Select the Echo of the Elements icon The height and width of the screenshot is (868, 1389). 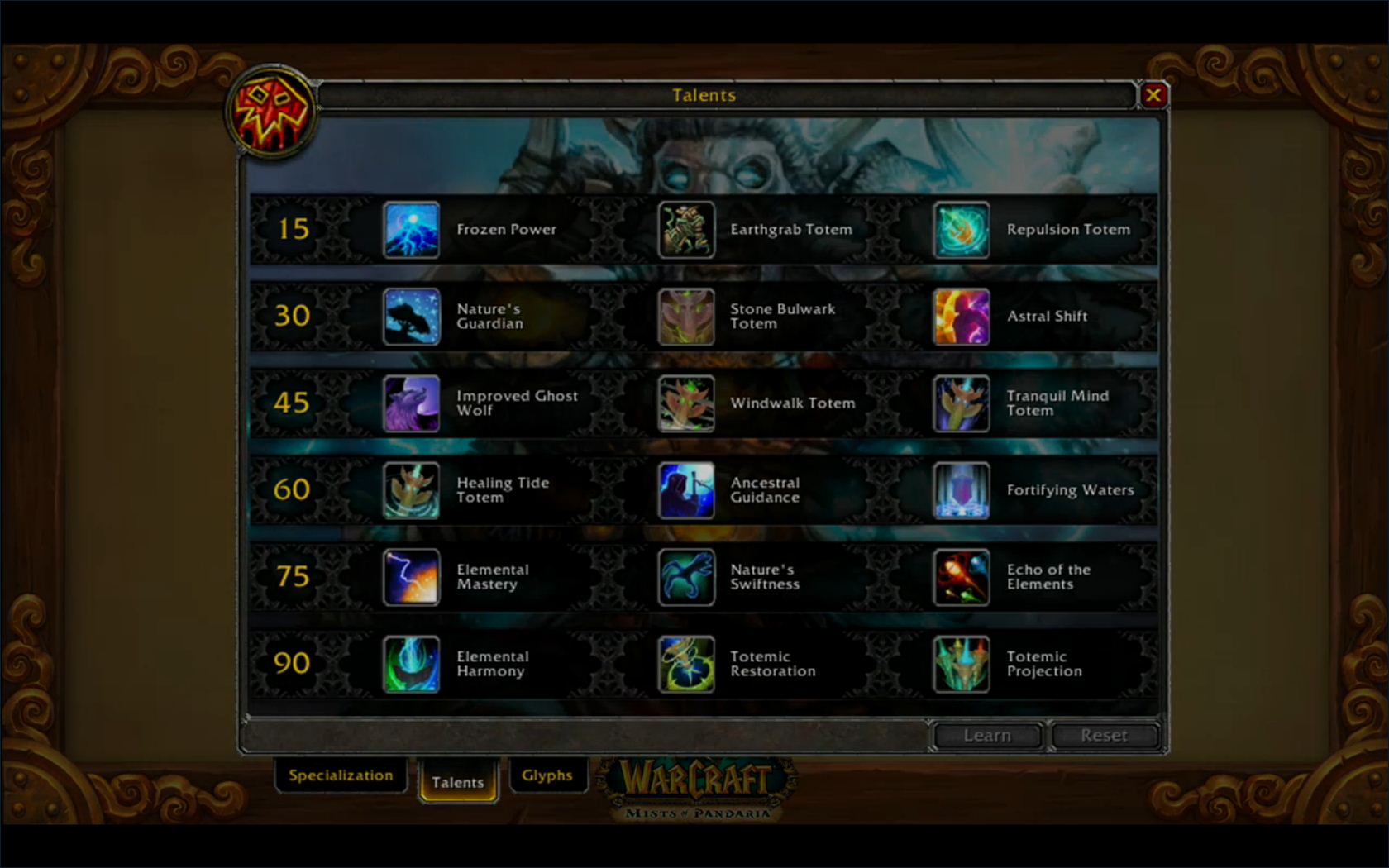coord(962,577)
